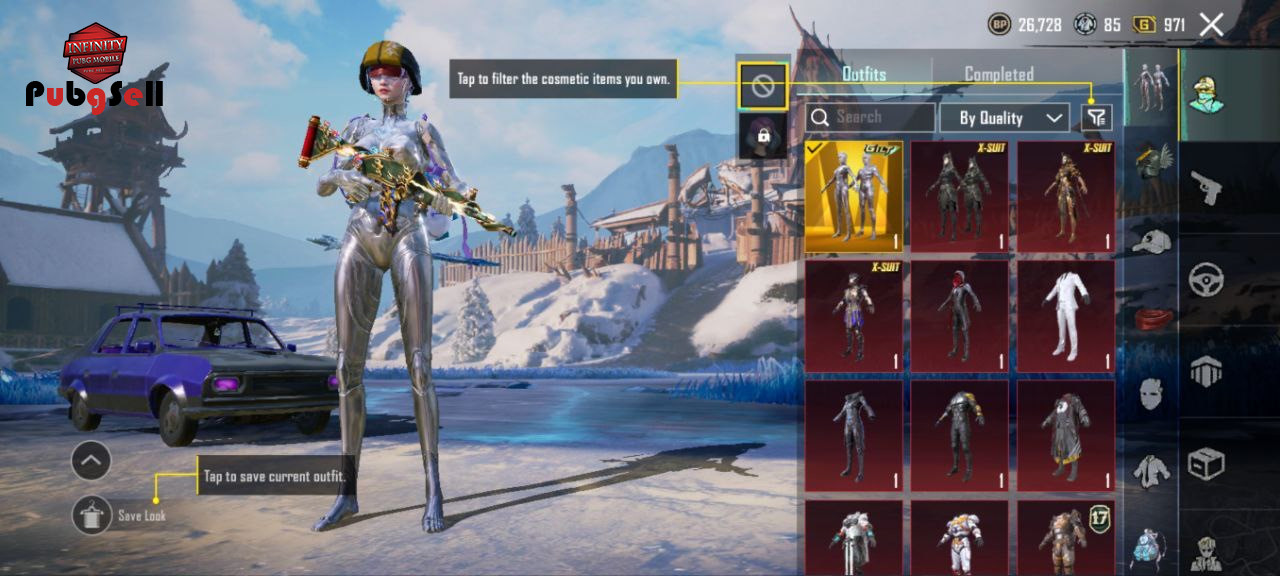This screenshot has width=1280, height=576.
Task: Select the locked purple-haired head slot
Action: click(763, 136)
